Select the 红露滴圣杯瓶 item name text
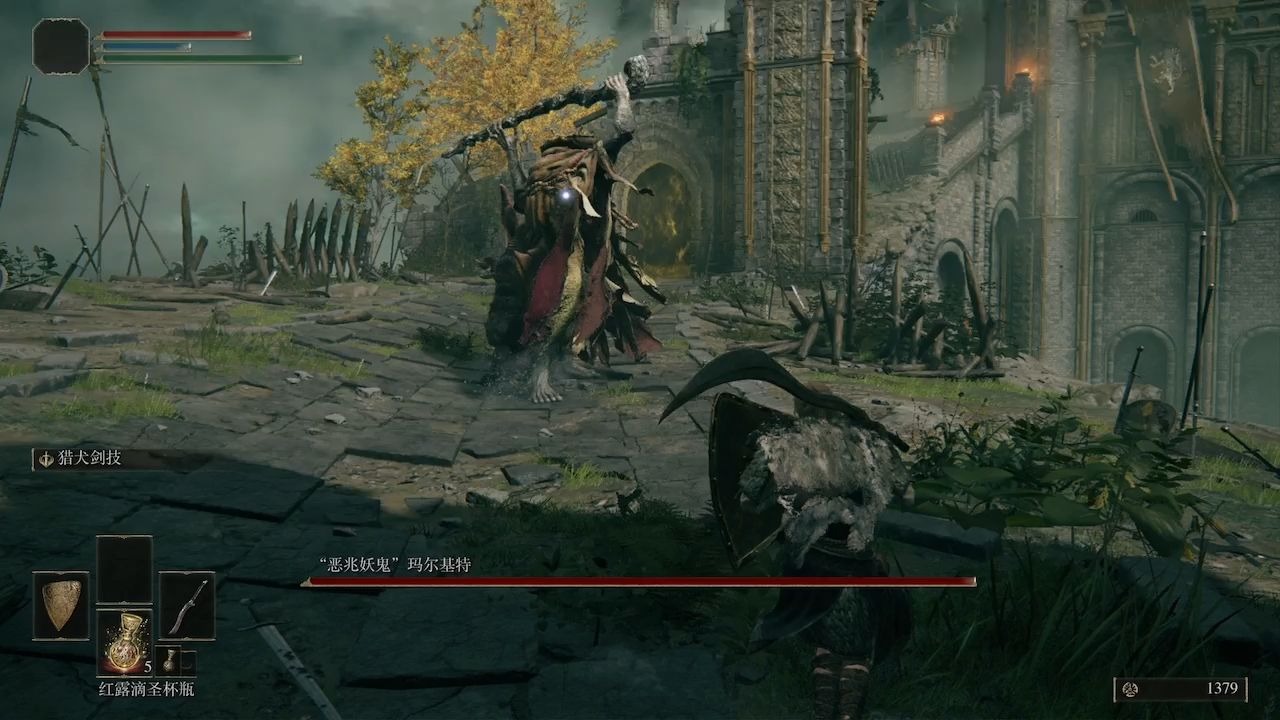The image size is (1280, 720). pos(147,688)
